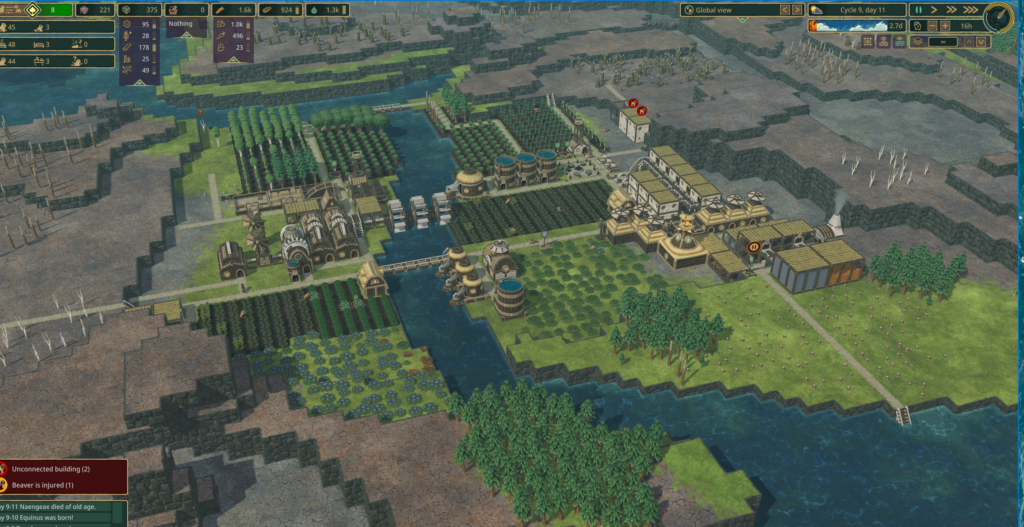Viewport: 1024px width, 527px height.
Task: Set game speed to triple arrow fastest
Action: tap(968, 10)
